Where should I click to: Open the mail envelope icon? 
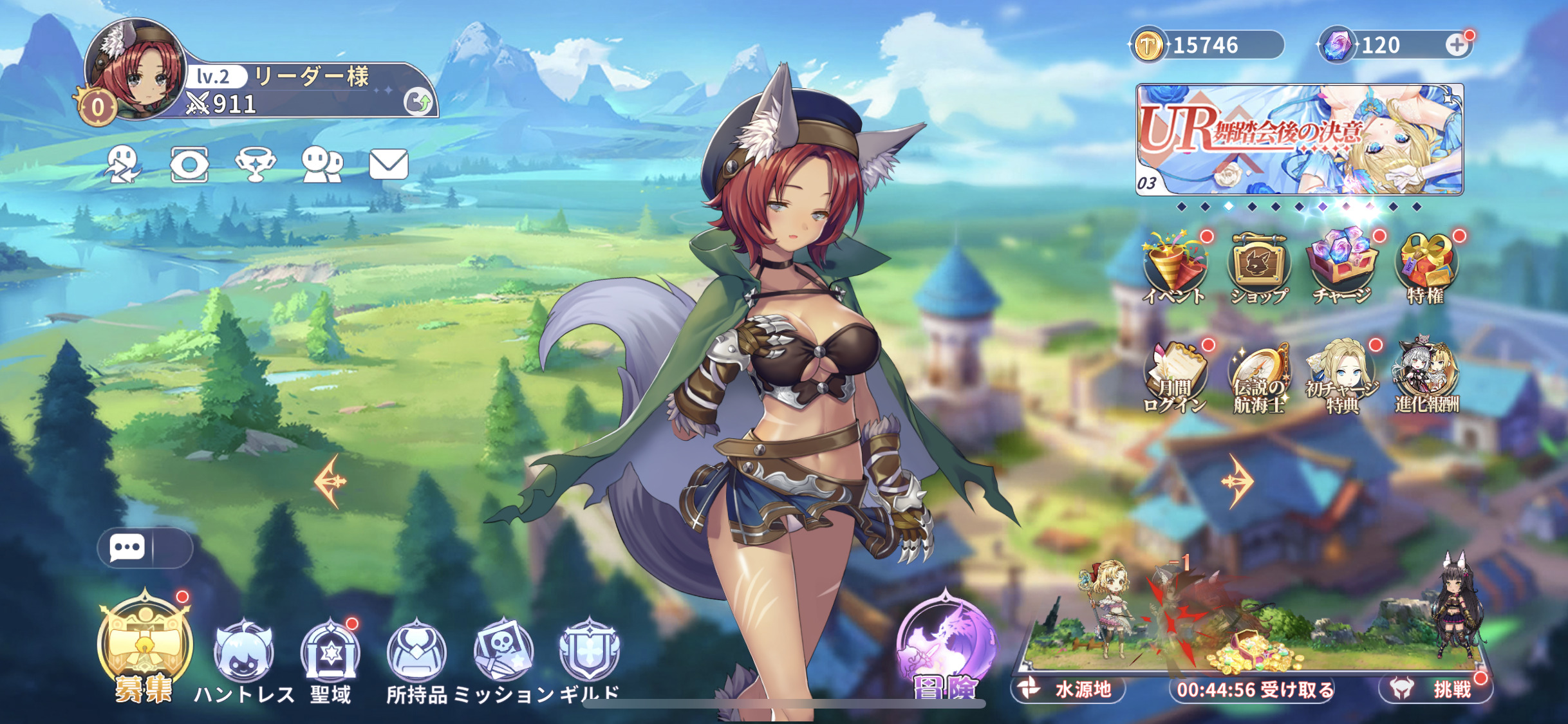pos(388,164)
